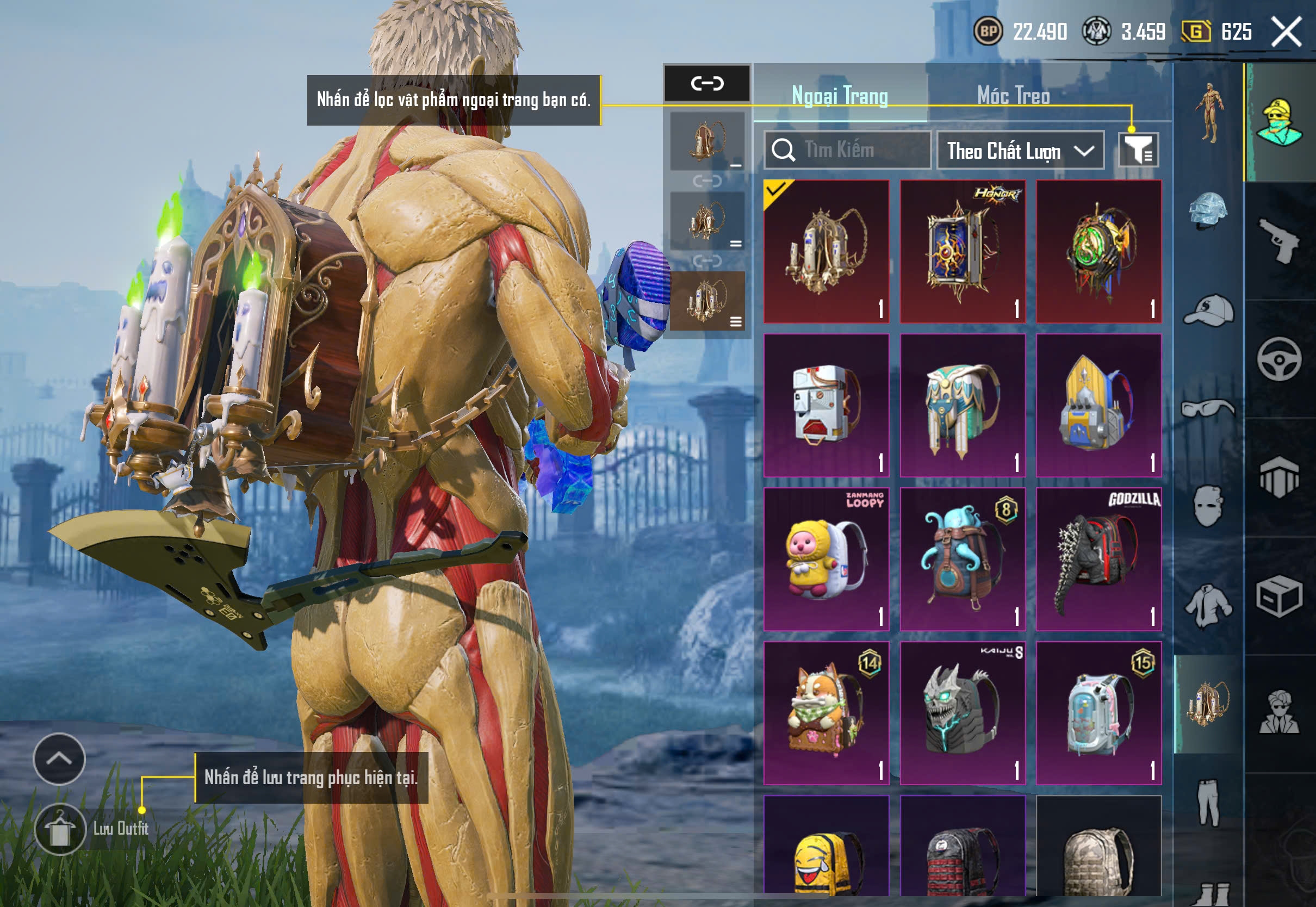Save current outfit with Lưu Outfit
This screenshot has height=907, width=1316.
click(60, 829)
